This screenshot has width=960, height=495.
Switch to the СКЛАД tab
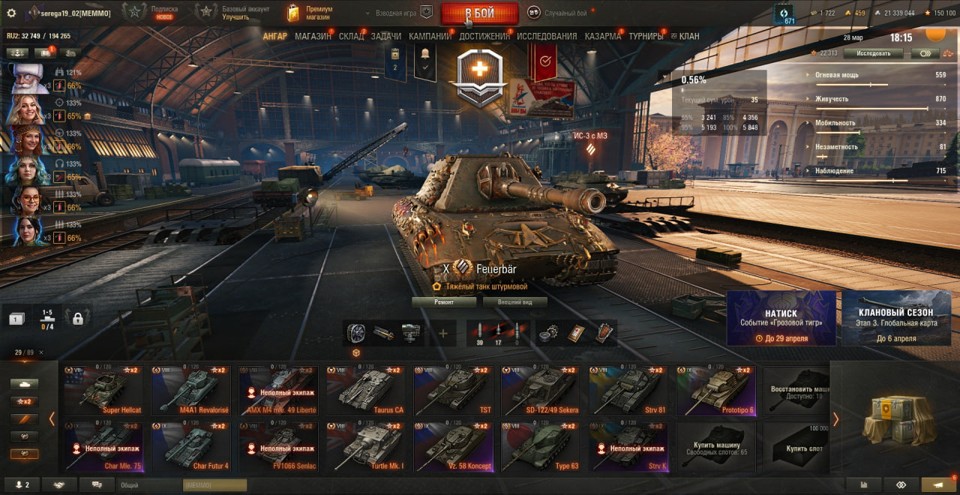pos(352,36)
